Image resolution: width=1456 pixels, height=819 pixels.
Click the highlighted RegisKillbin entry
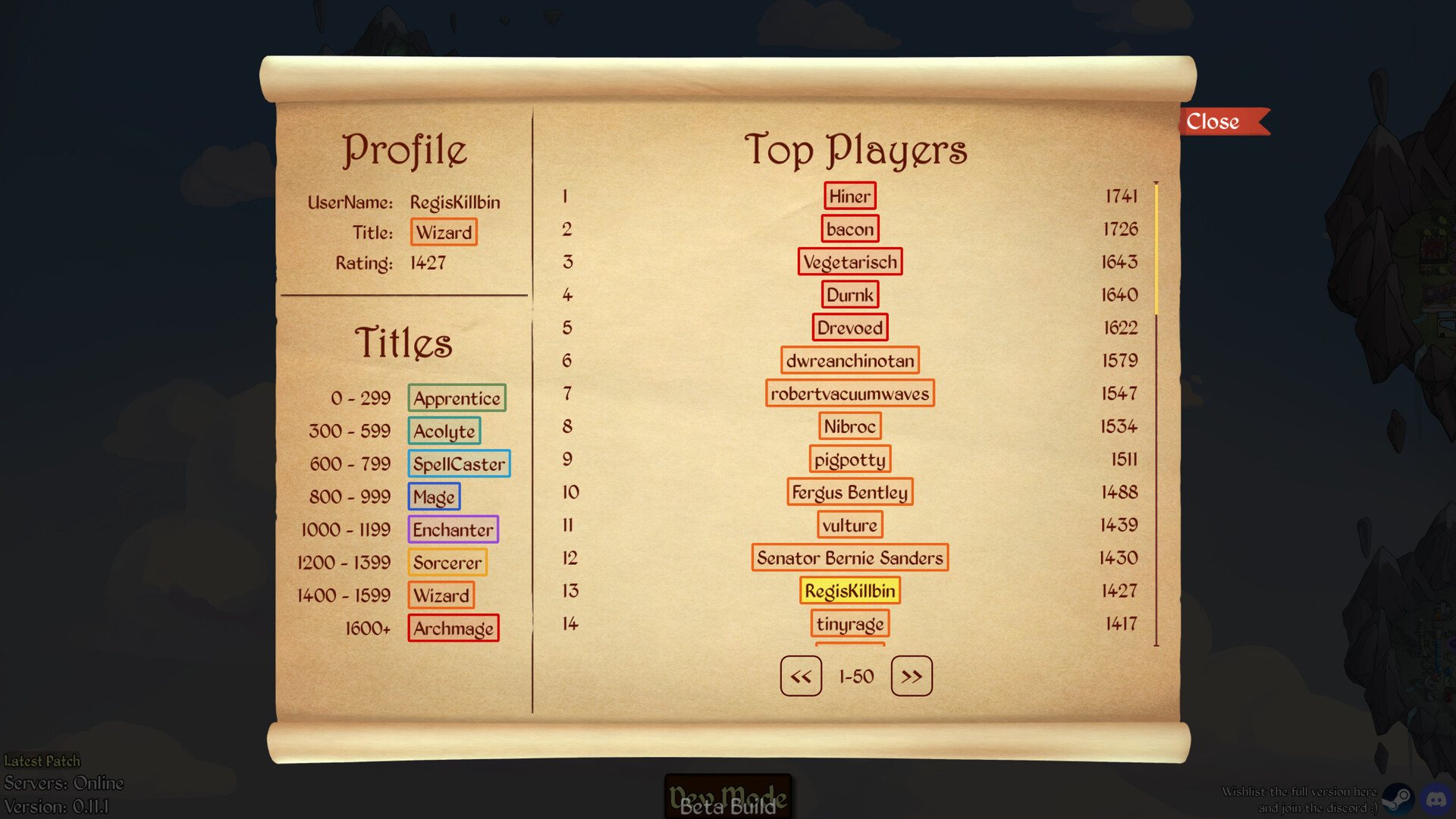pos(849,591)
